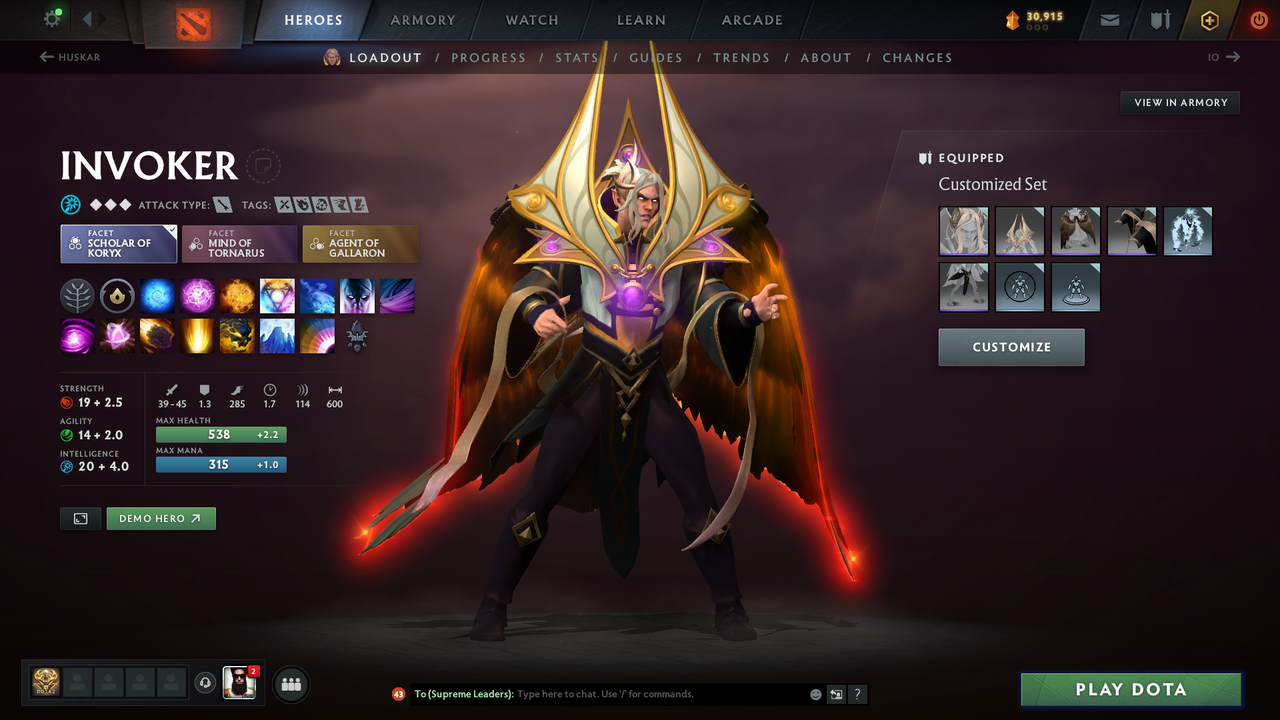The width and height of the screenshot is (1280, 720).
Task: Select the Exort fireball ability icon
Action: click(237, 295)
